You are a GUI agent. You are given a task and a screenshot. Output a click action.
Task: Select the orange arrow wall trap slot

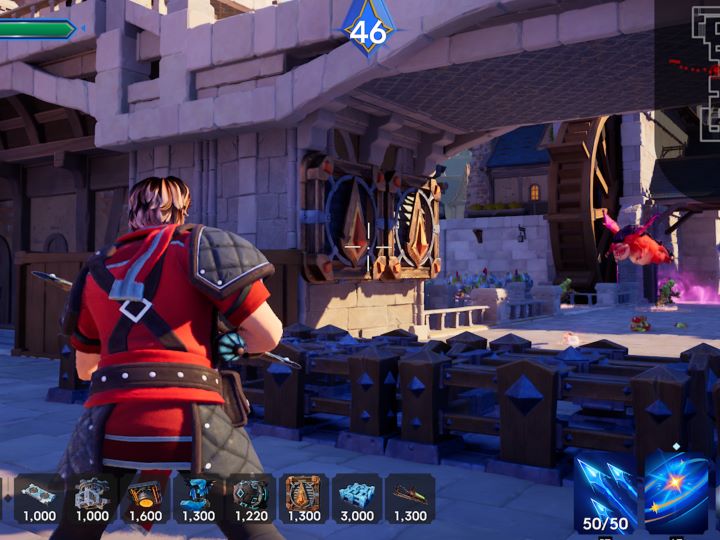point(303,498)
